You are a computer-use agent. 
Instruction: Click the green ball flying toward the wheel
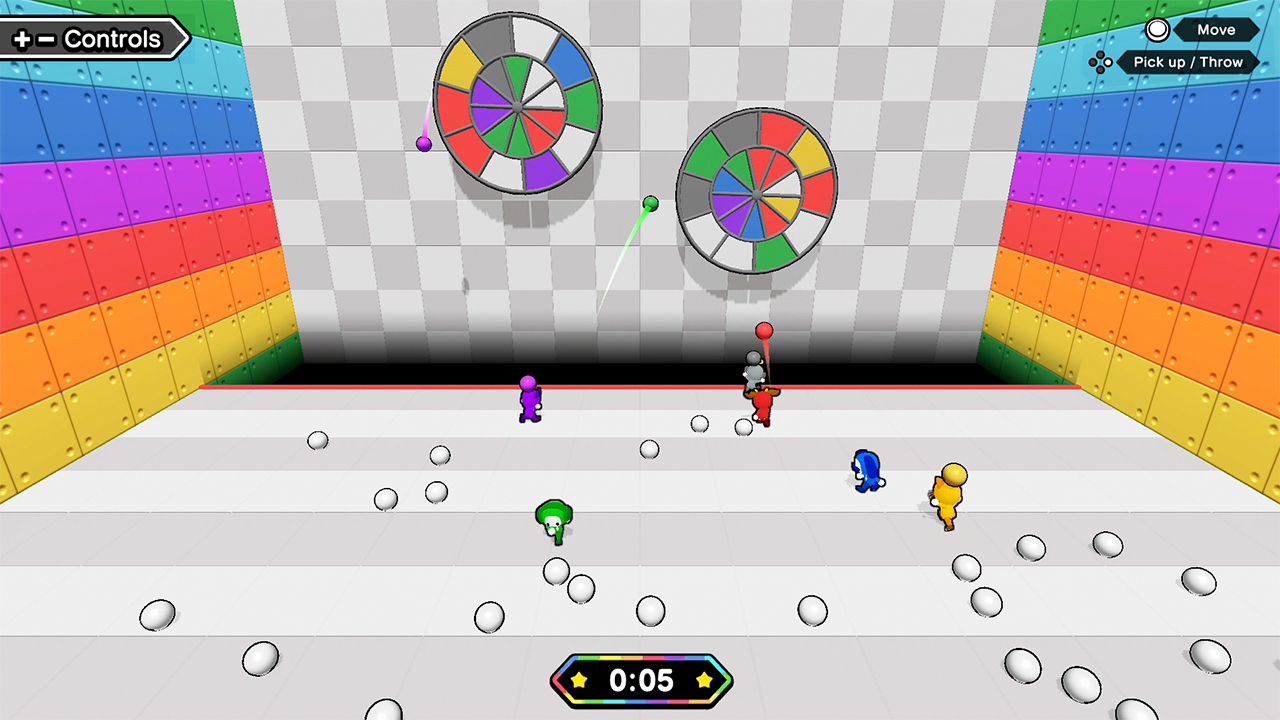tap(651, 203)
